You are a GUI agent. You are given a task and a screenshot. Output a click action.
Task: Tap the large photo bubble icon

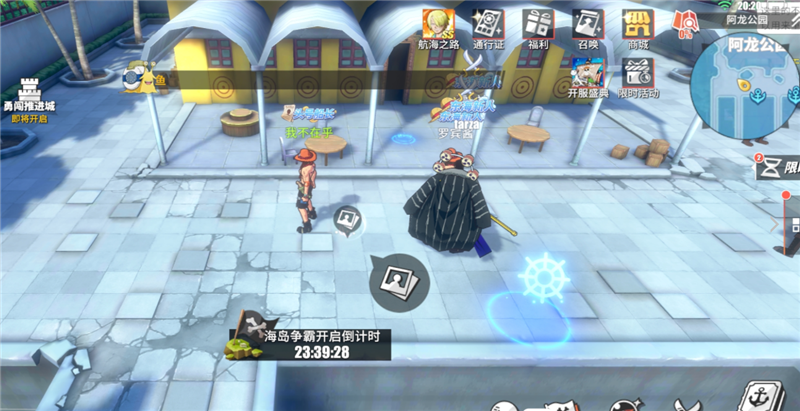point(399,282)
